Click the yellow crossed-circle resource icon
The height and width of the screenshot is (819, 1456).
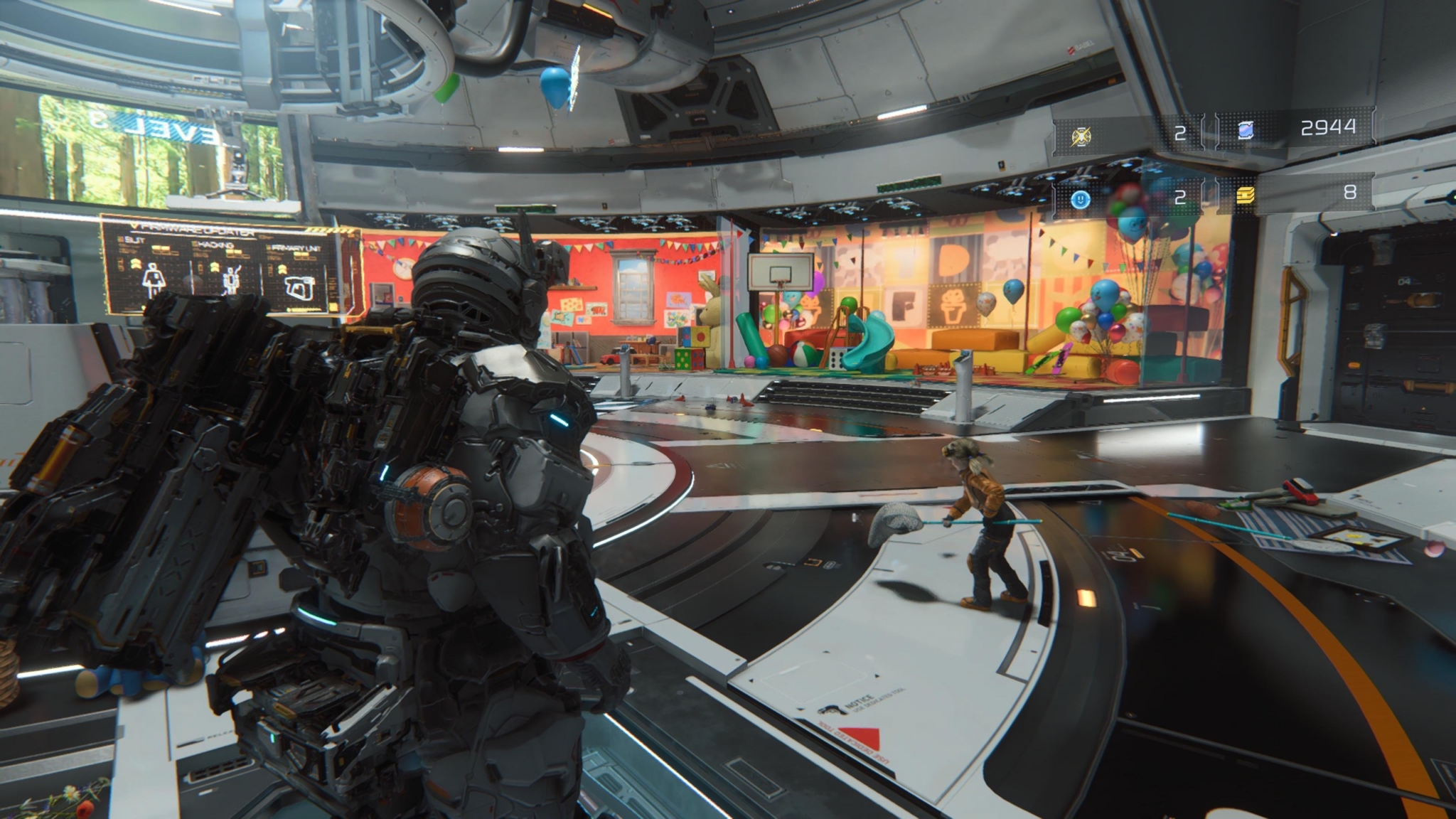click(1081, 135)
